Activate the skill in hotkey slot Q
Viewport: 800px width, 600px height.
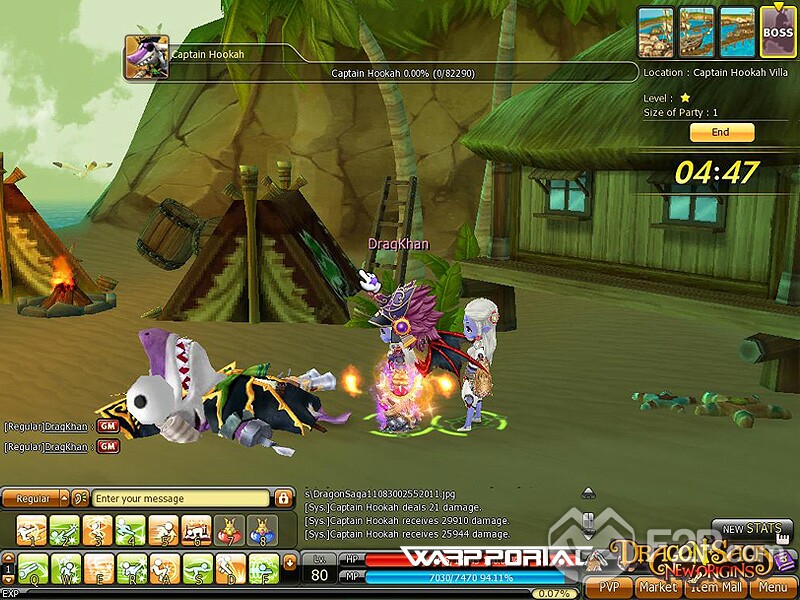coord(33,568)
